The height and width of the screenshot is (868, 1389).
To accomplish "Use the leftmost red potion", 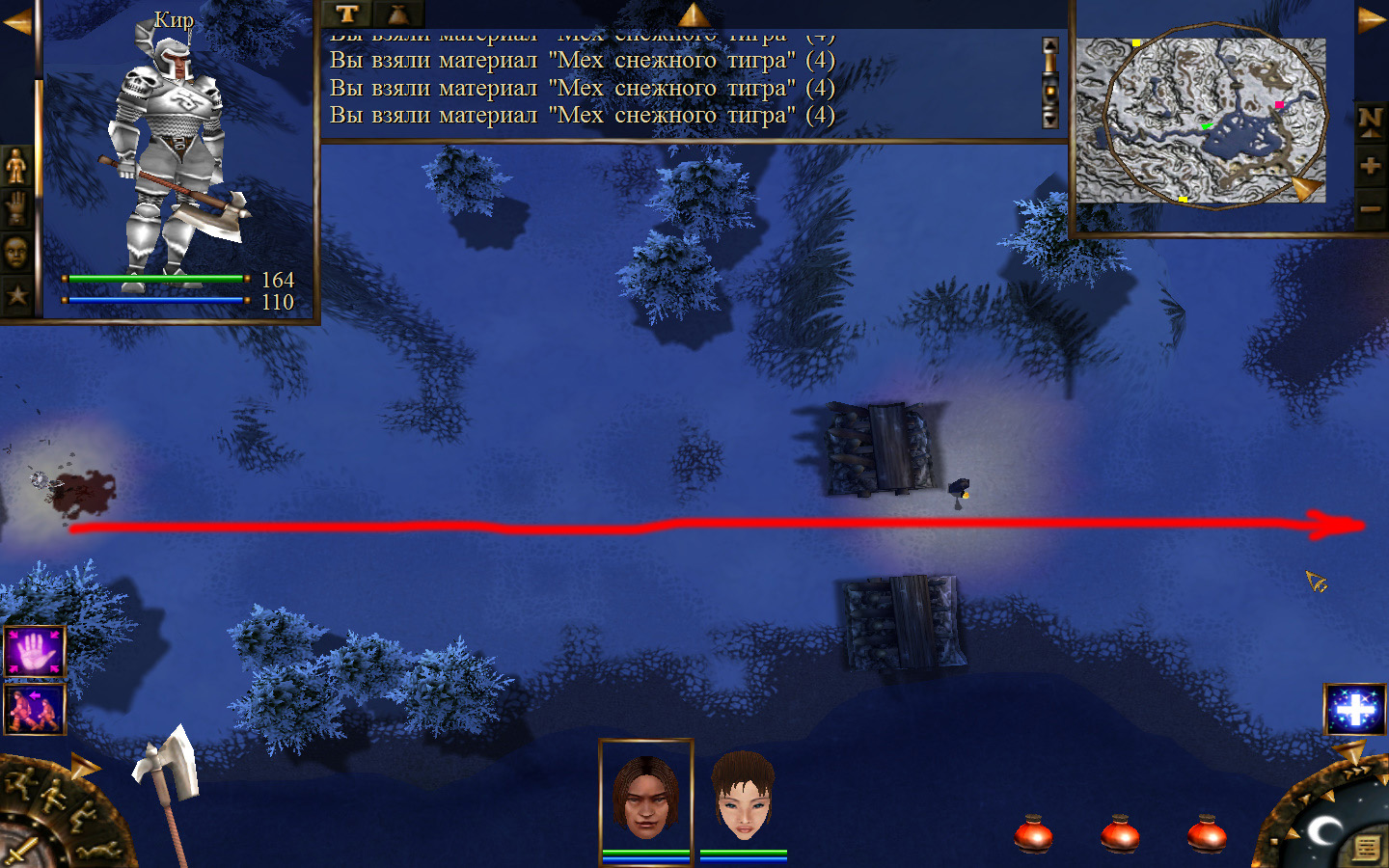I will coord(1033,834).
